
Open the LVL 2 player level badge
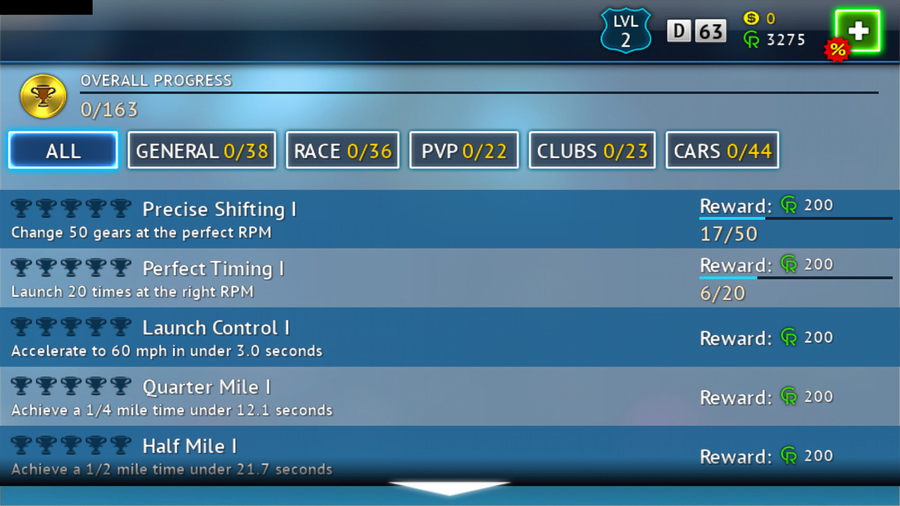point(626,31)
